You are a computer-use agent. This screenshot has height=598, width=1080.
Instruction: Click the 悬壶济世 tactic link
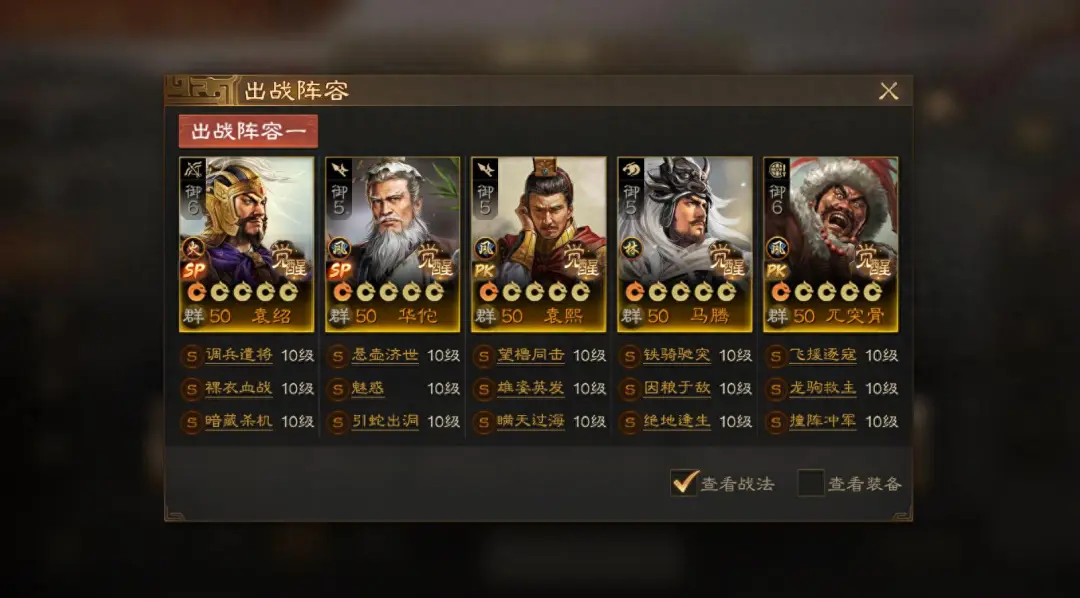point(385,356)
